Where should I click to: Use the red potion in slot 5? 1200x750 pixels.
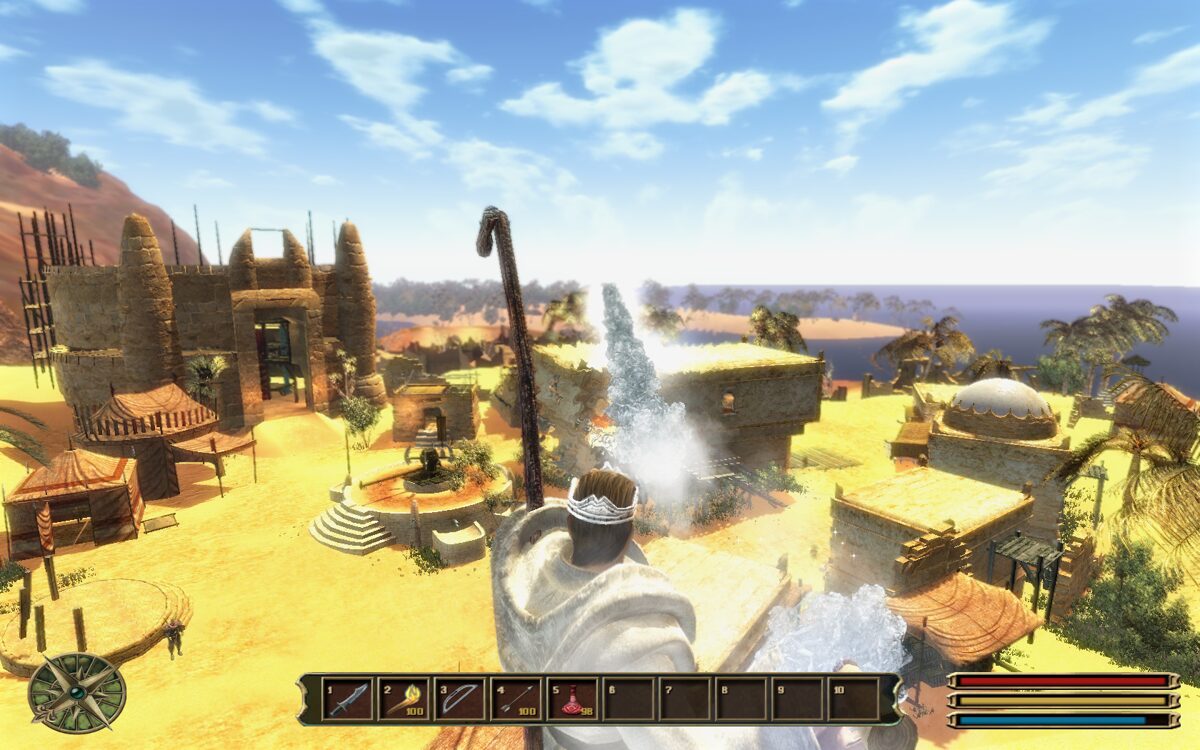coord(571,698)
